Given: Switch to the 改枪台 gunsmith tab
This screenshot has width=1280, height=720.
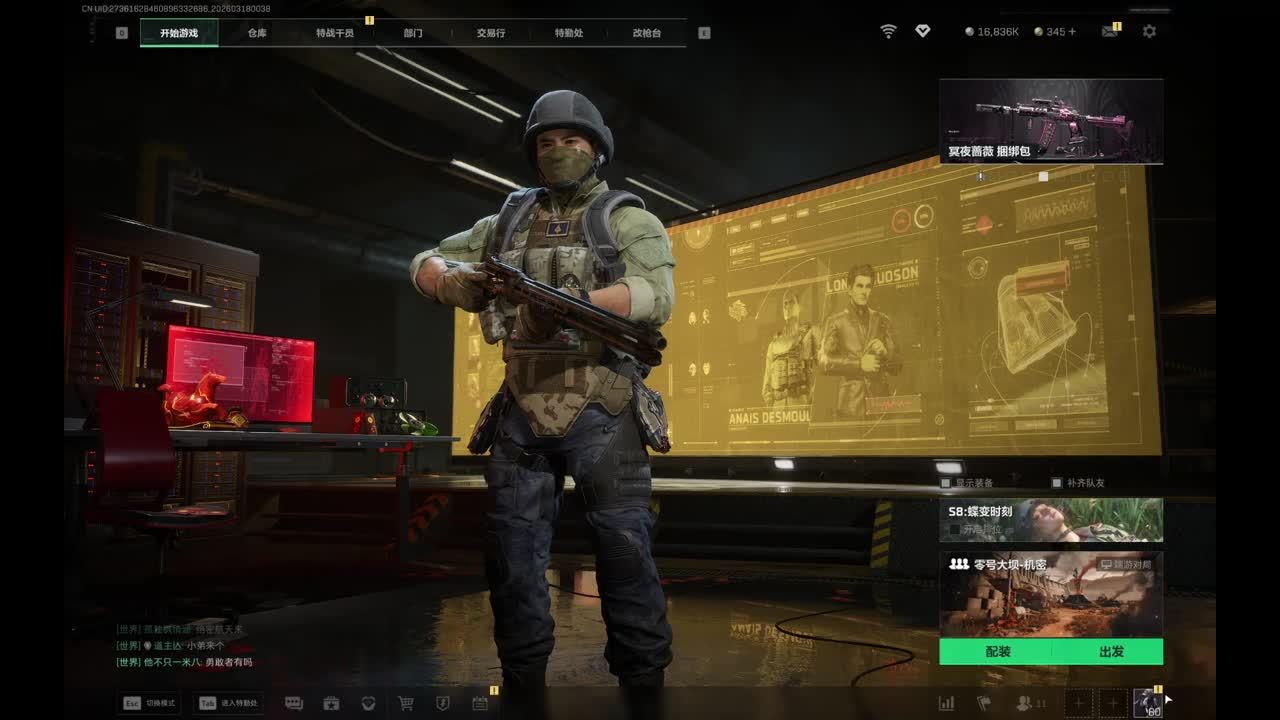Looking at the screenshot, I should (x=647, y=33).
